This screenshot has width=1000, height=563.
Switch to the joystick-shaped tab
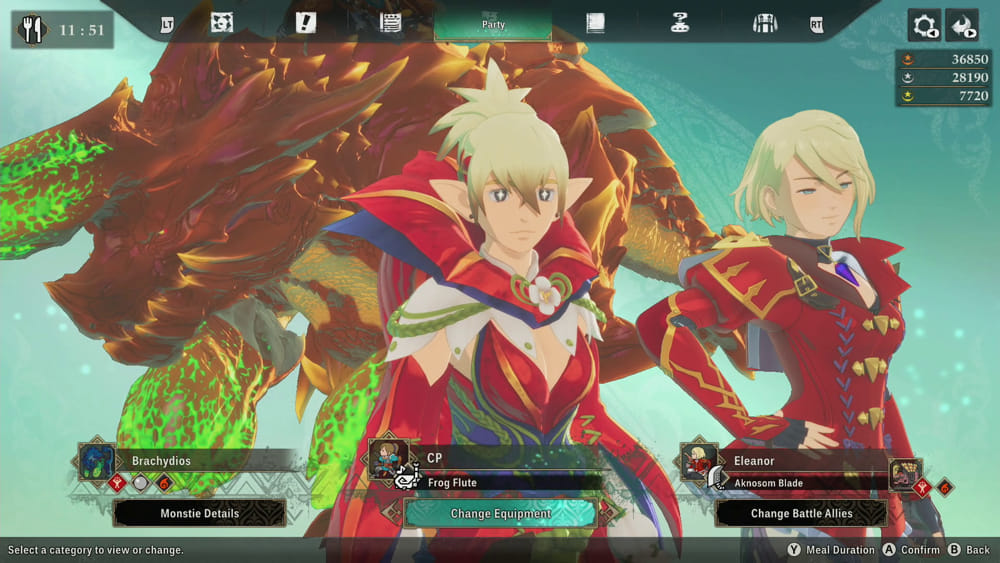click(680, 23)
